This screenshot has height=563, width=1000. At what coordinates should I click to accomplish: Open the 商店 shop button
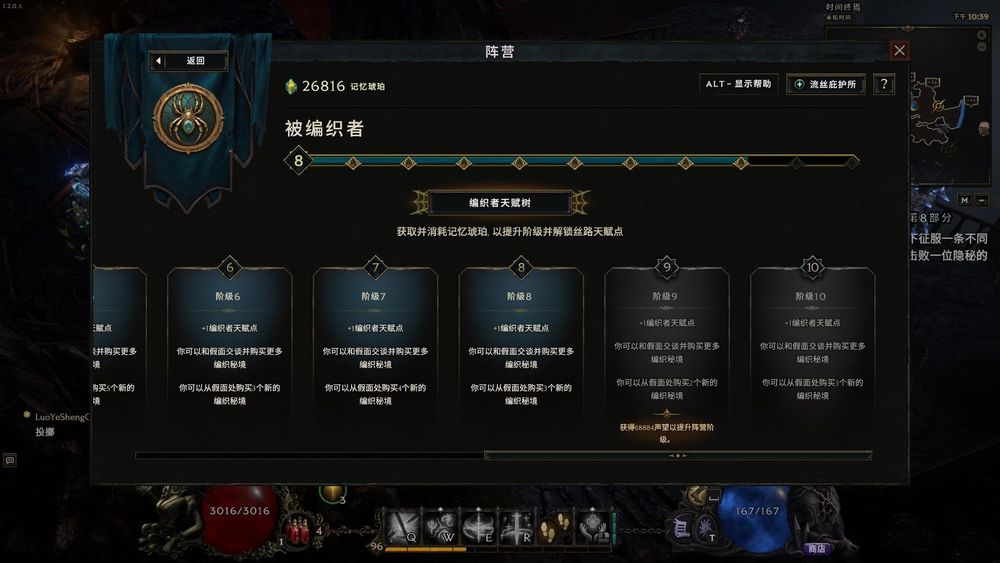(816, 548)
